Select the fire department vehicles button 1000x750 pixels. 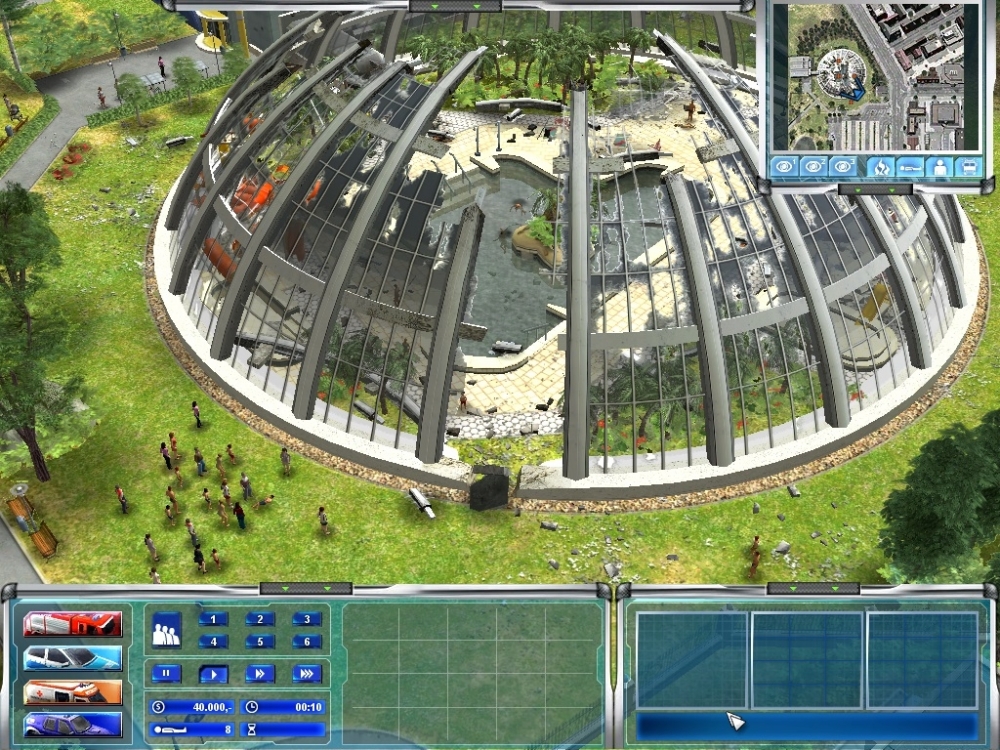point(72,624)
